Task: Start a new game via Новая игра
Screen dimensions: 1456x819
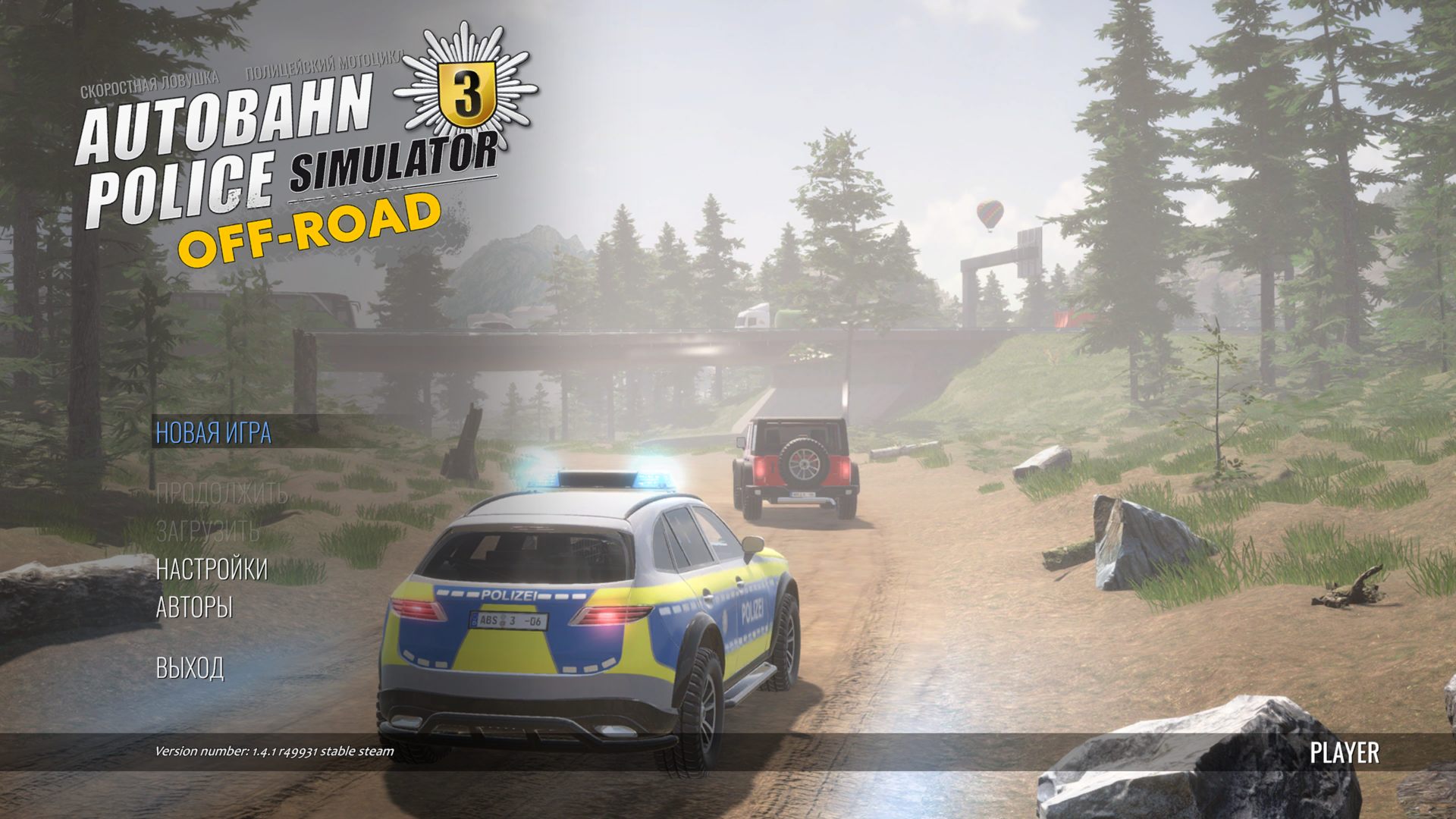Action: click(213, 432)
